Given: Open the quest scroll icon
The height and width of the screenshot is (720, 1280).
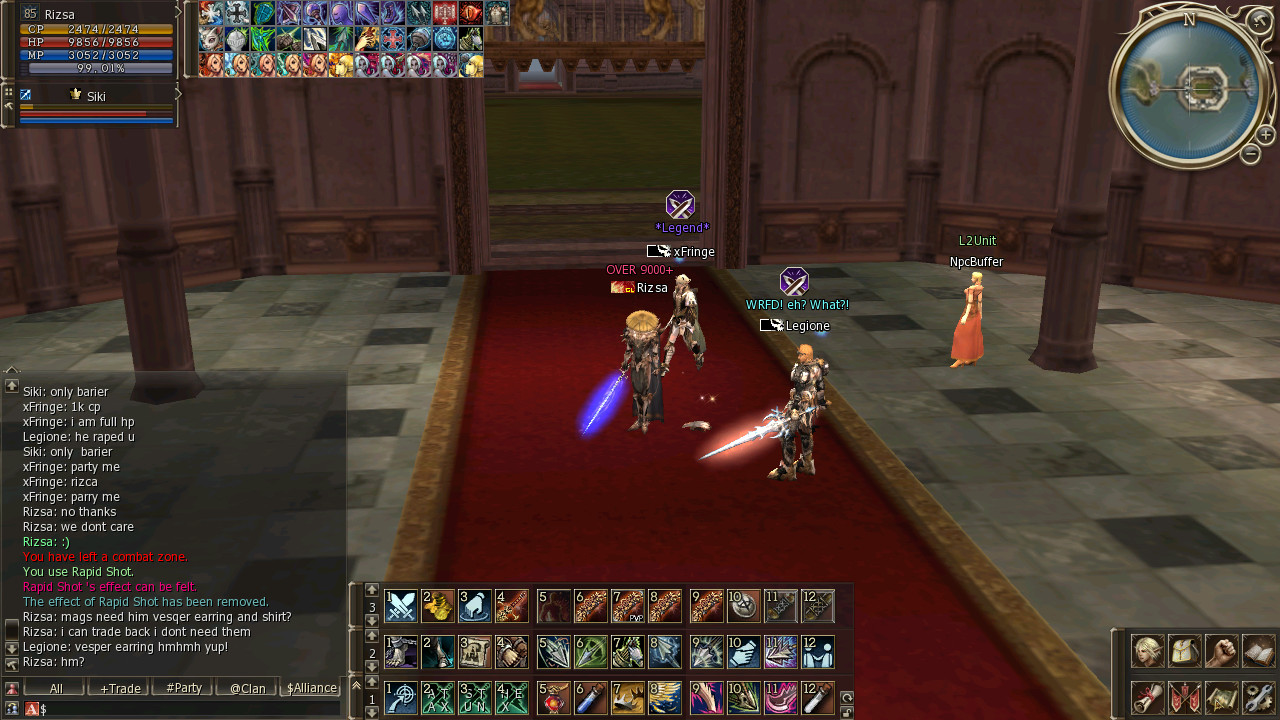Looking at the screenshot, I should pos(1147,697).
